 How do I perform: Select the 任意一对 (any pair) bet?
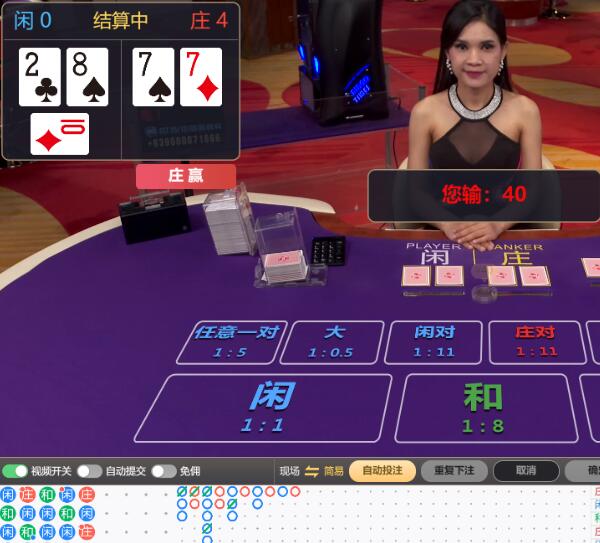[x=230, y=342]
